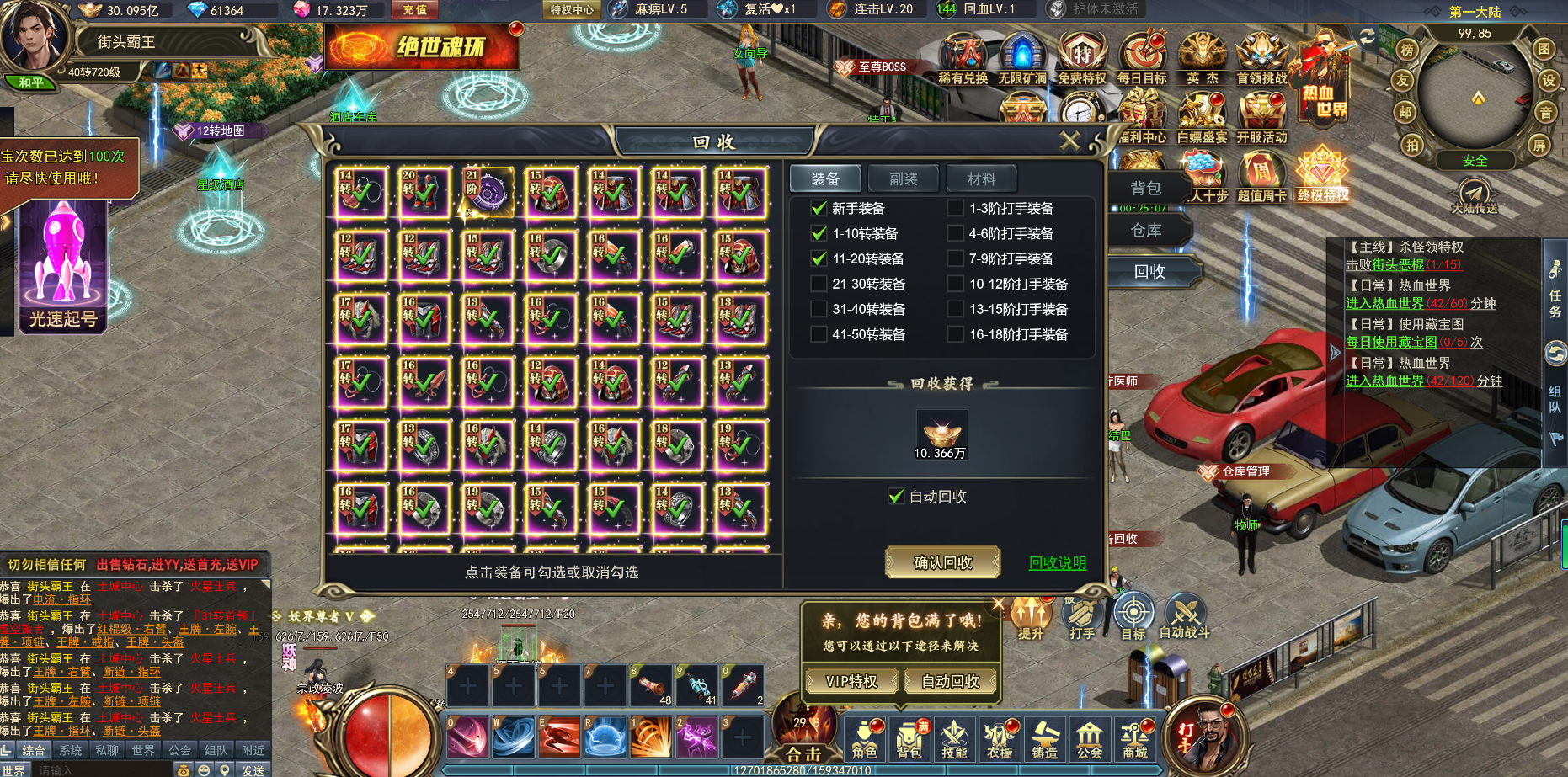The height and width of the screenshot is (777, 1568).
Task: Open the 仓库 warehouse side tab
Action: click(x=1146, y=230)
